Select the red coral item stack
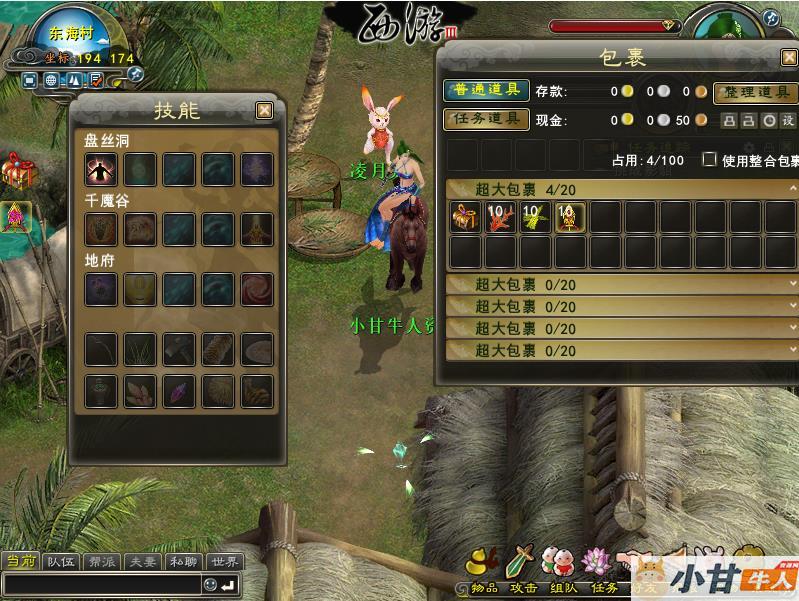Screen dimensions: 799x601 500,217
